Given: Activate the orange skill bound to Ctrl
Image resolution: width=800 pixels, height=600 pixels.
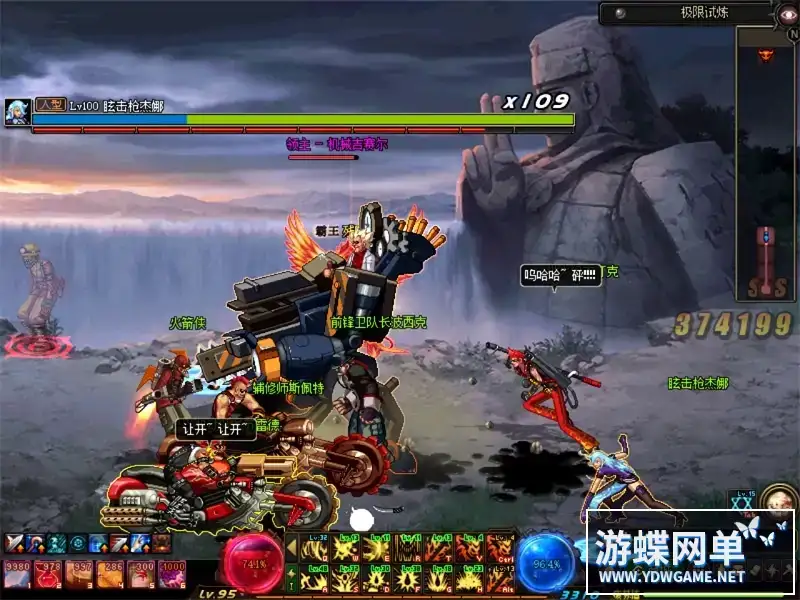Looking at the screenshot, I should pyautogui.click(x=500, y=548).
